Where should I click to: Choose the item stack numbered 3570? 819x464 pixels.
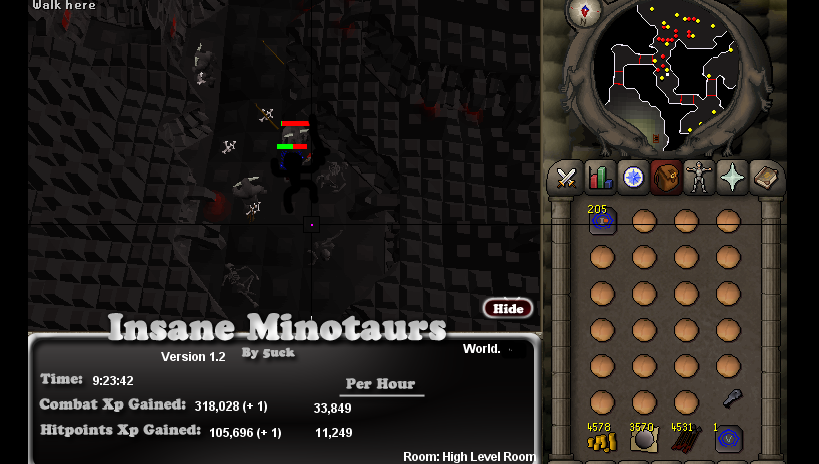(x=643, y=440)
